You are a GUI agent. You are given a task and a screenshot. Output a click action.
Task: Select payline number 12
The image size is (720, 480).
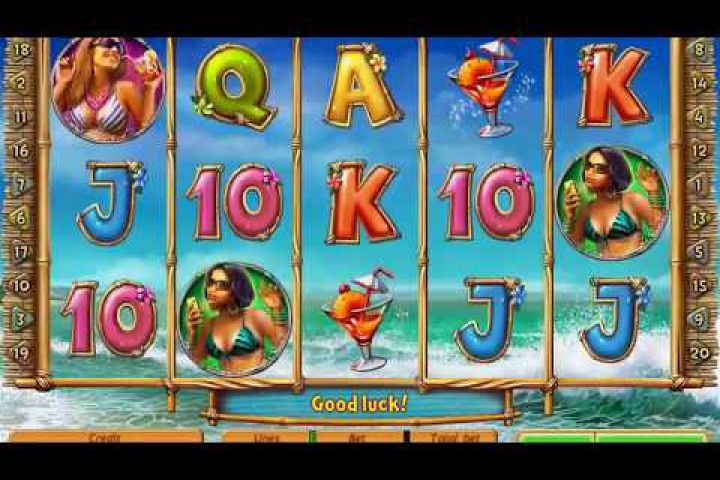[x=699, y=150]
